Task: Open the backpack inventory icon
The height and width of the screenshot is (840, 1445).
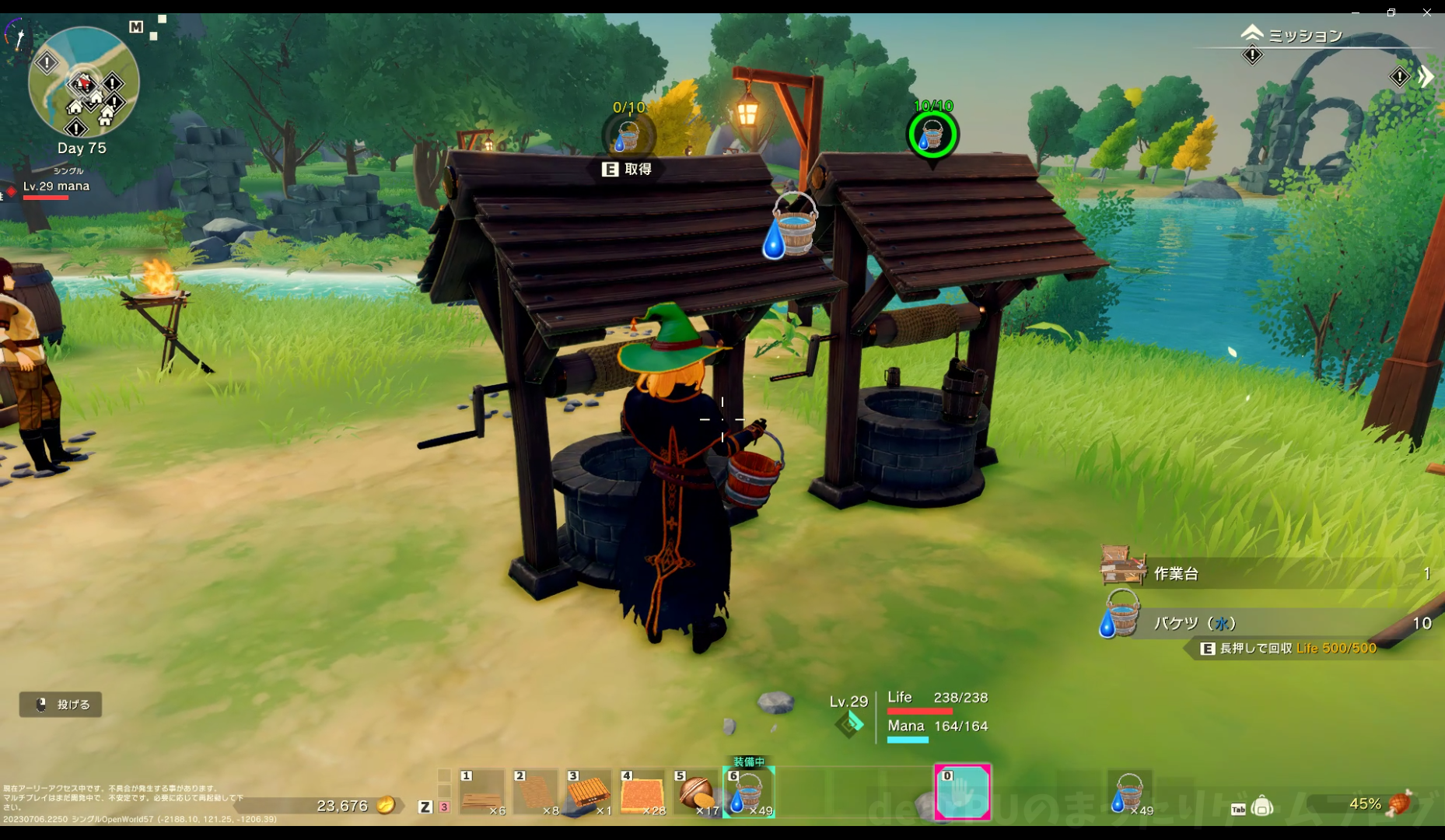Action: [1262, 807]
